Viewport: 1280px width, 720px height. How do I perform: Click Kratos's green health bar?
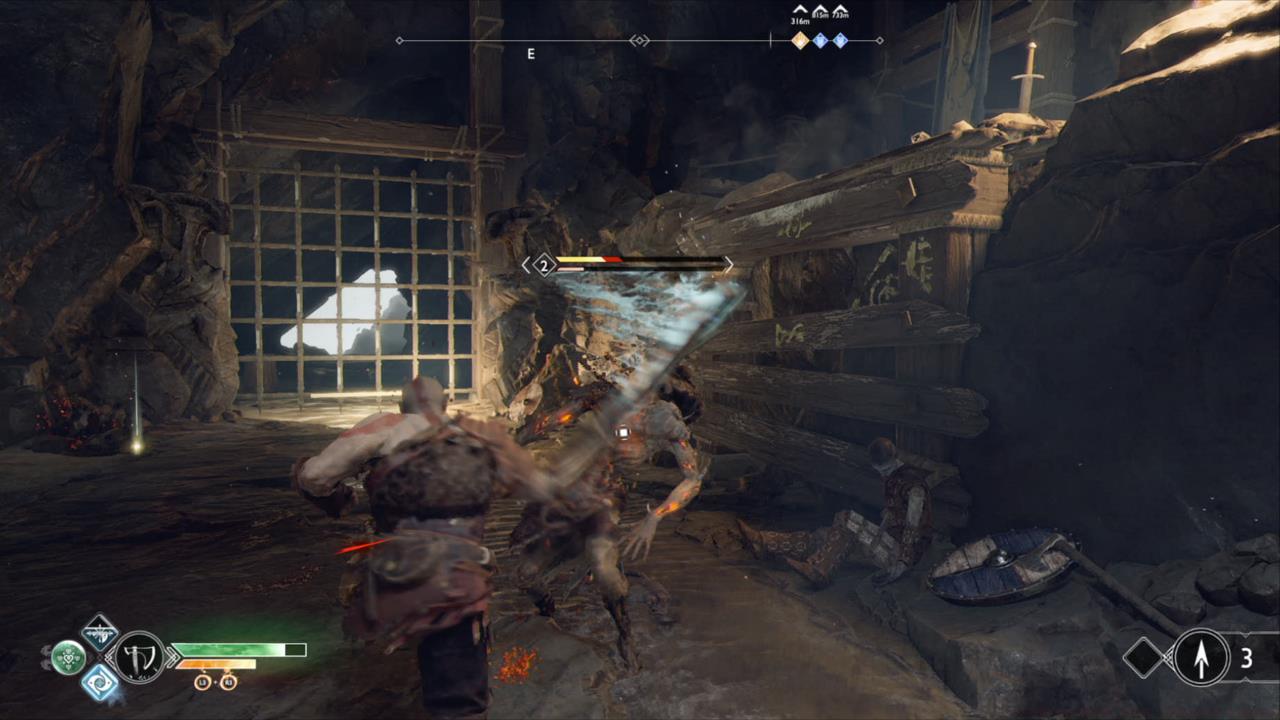pos(234,650)
